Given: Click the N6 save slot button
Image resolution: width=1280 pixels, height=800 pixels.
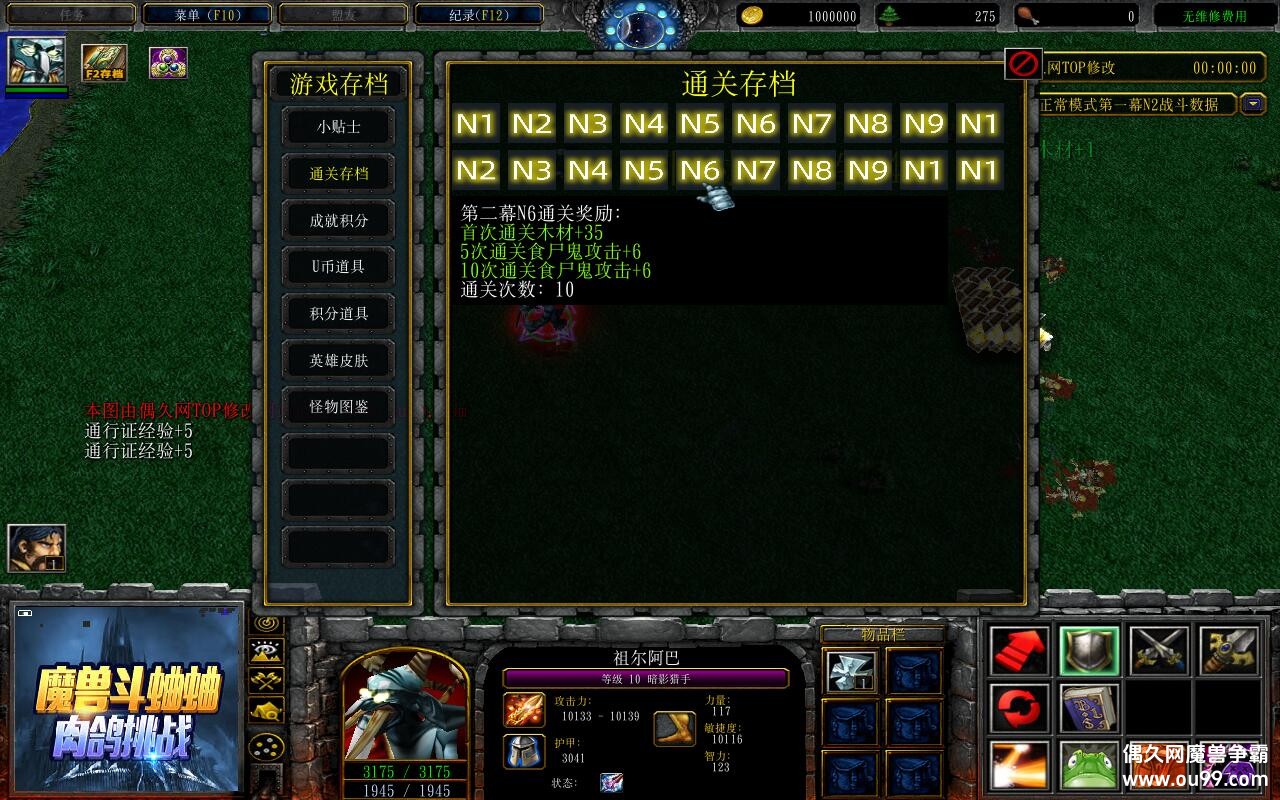Looking at the screenshot, I should 756,124.
